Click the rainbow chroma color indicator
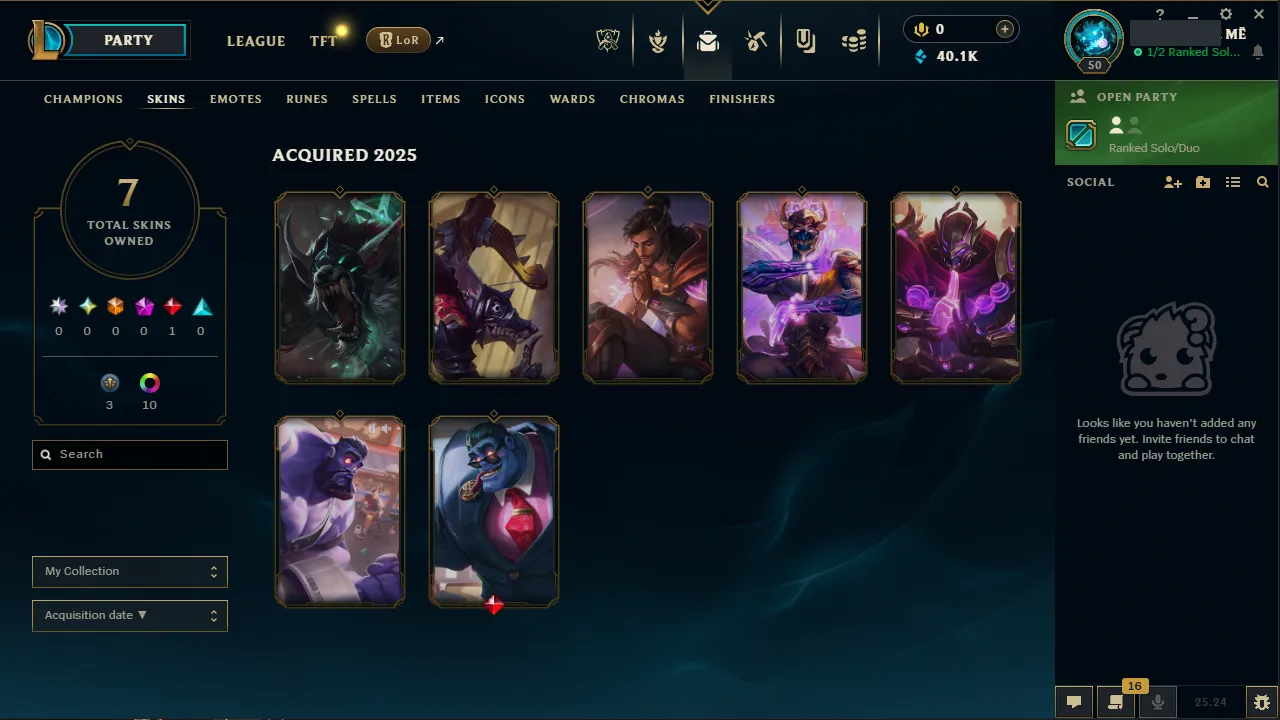The height and width of the screenshot is (720, 1280). point(149,382)
